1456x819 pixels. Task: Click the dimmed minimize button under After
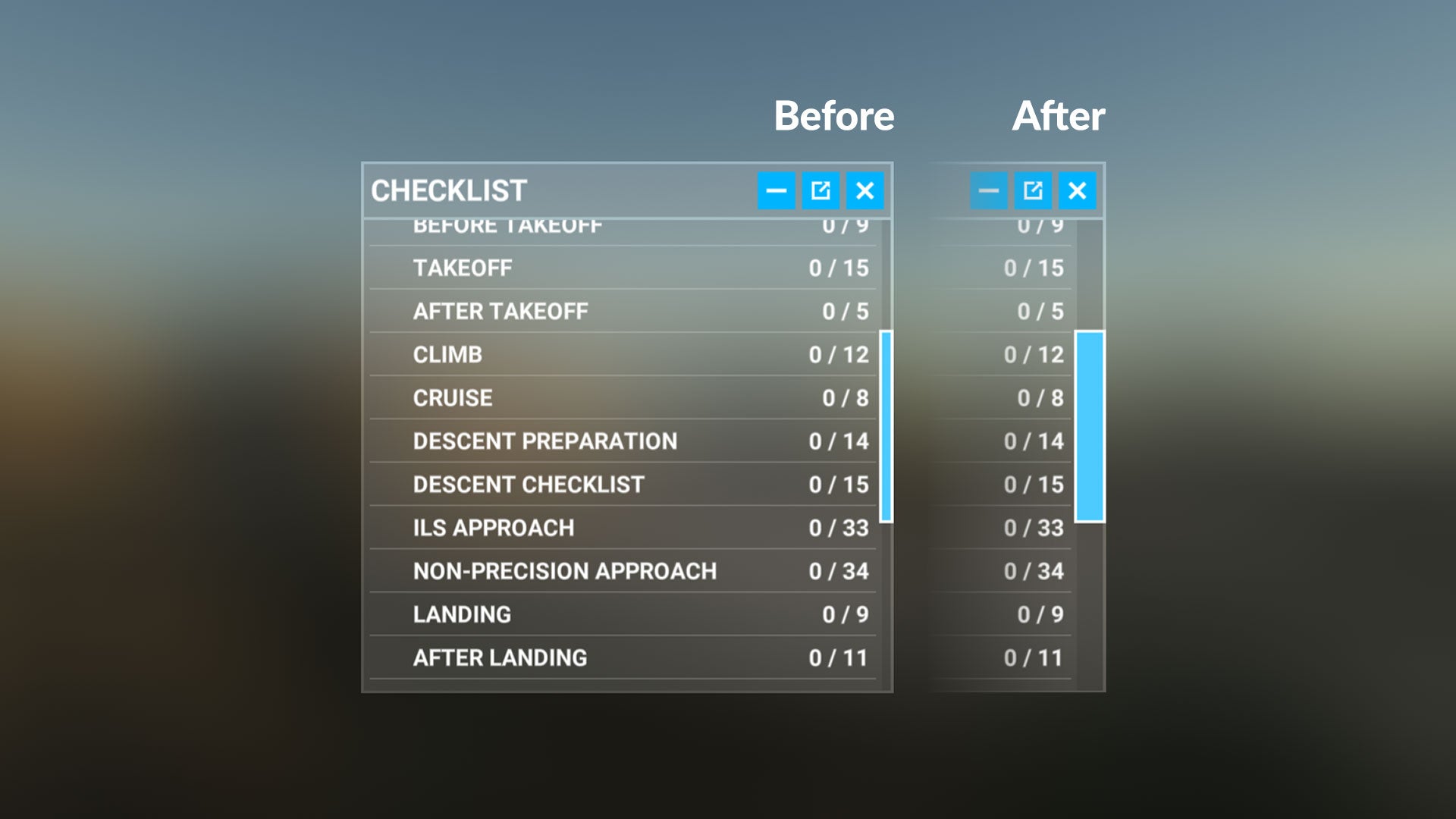[x=988, y=190]
